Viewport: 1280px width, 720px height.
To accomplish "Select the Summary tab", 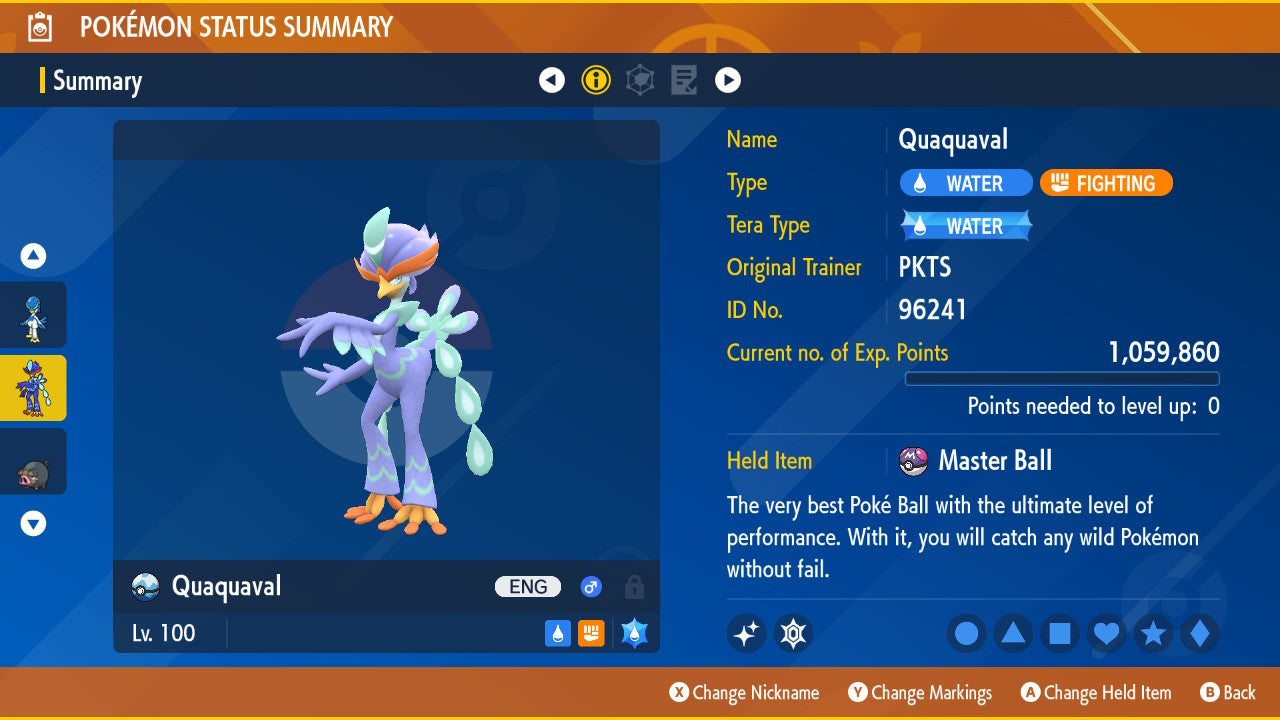I will click(97, 81).
